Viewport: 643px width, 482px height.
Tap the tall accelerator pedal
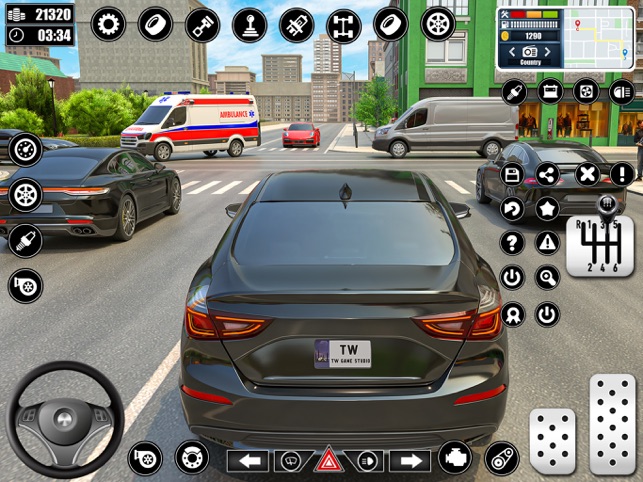click(611, 424)
